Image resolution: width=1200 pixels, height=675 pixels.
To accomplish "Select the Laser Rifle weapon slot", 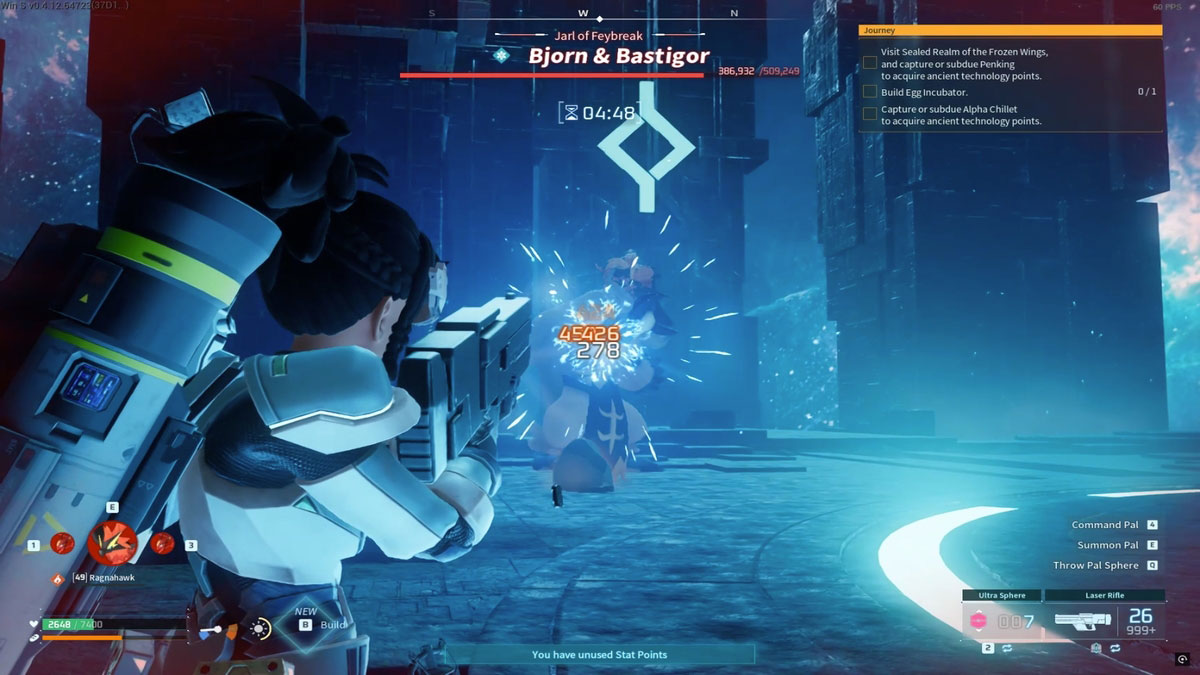I will click(x=1104, y=620).
